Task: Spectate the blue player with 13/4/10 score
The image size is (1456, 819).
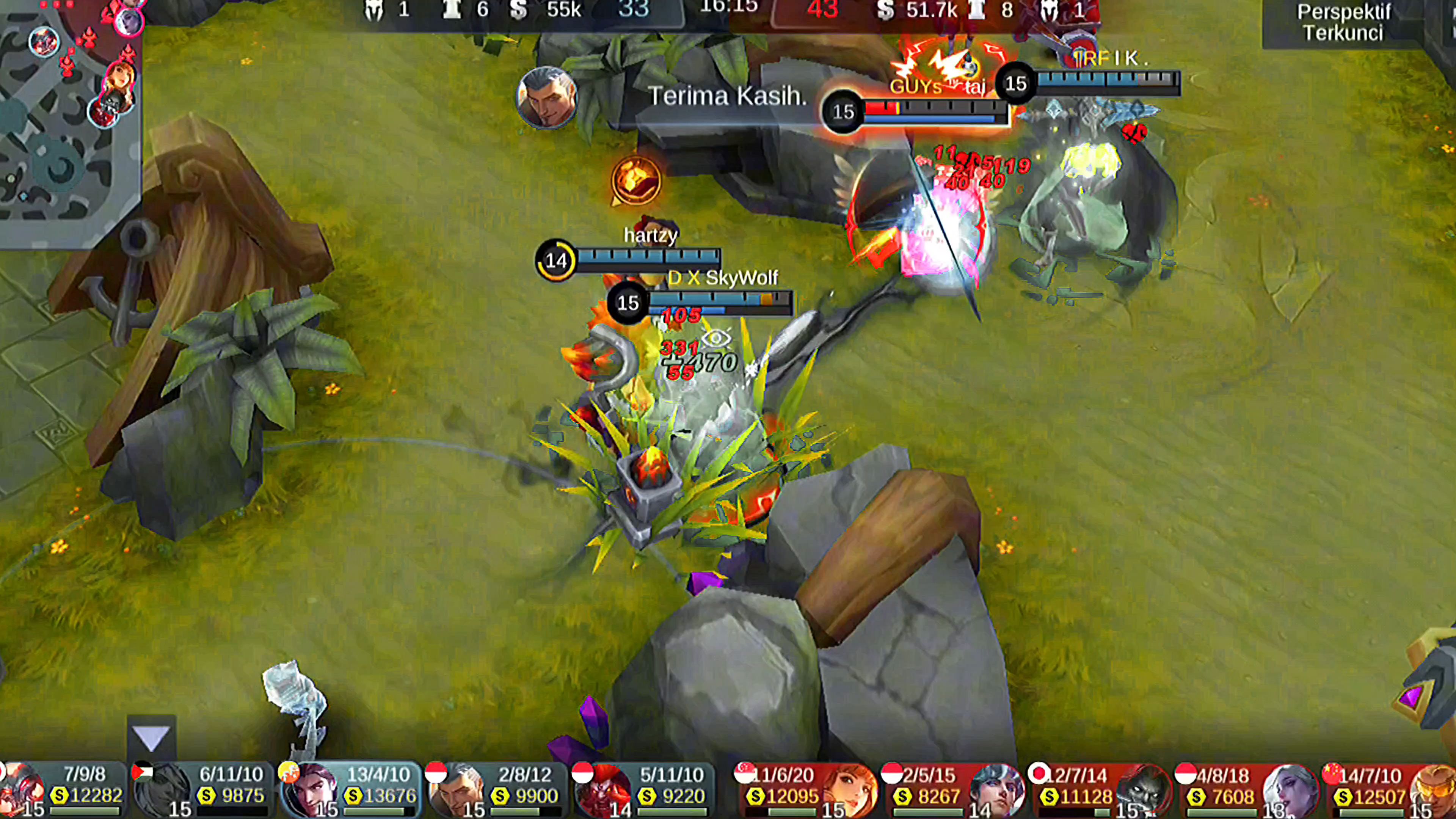Action: click(x=350, y=789)
